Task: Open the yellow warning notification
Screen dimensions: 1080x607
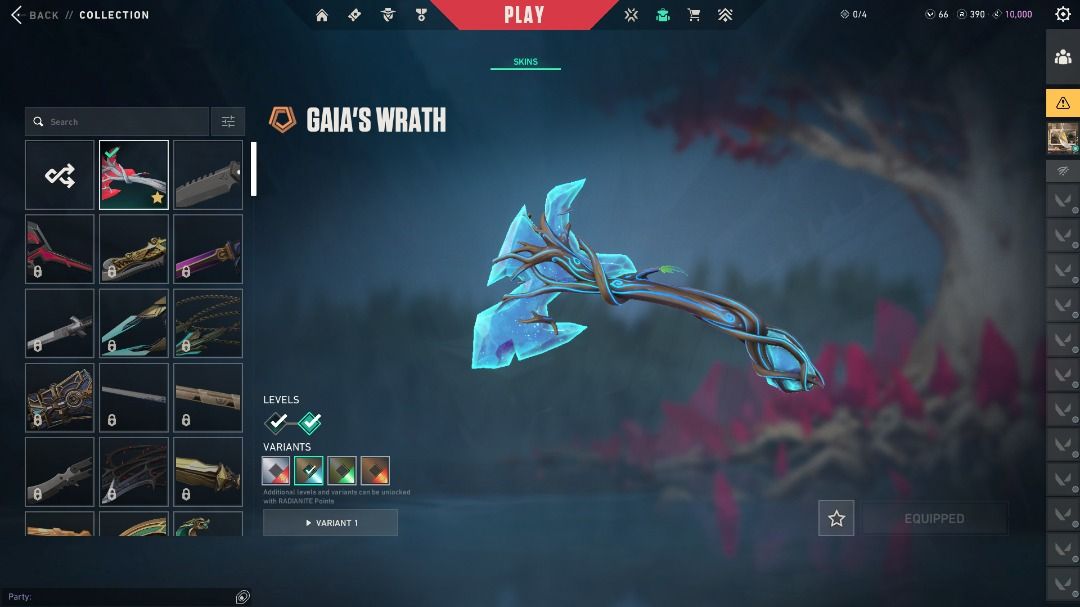Action: (x=1063, y=103)
